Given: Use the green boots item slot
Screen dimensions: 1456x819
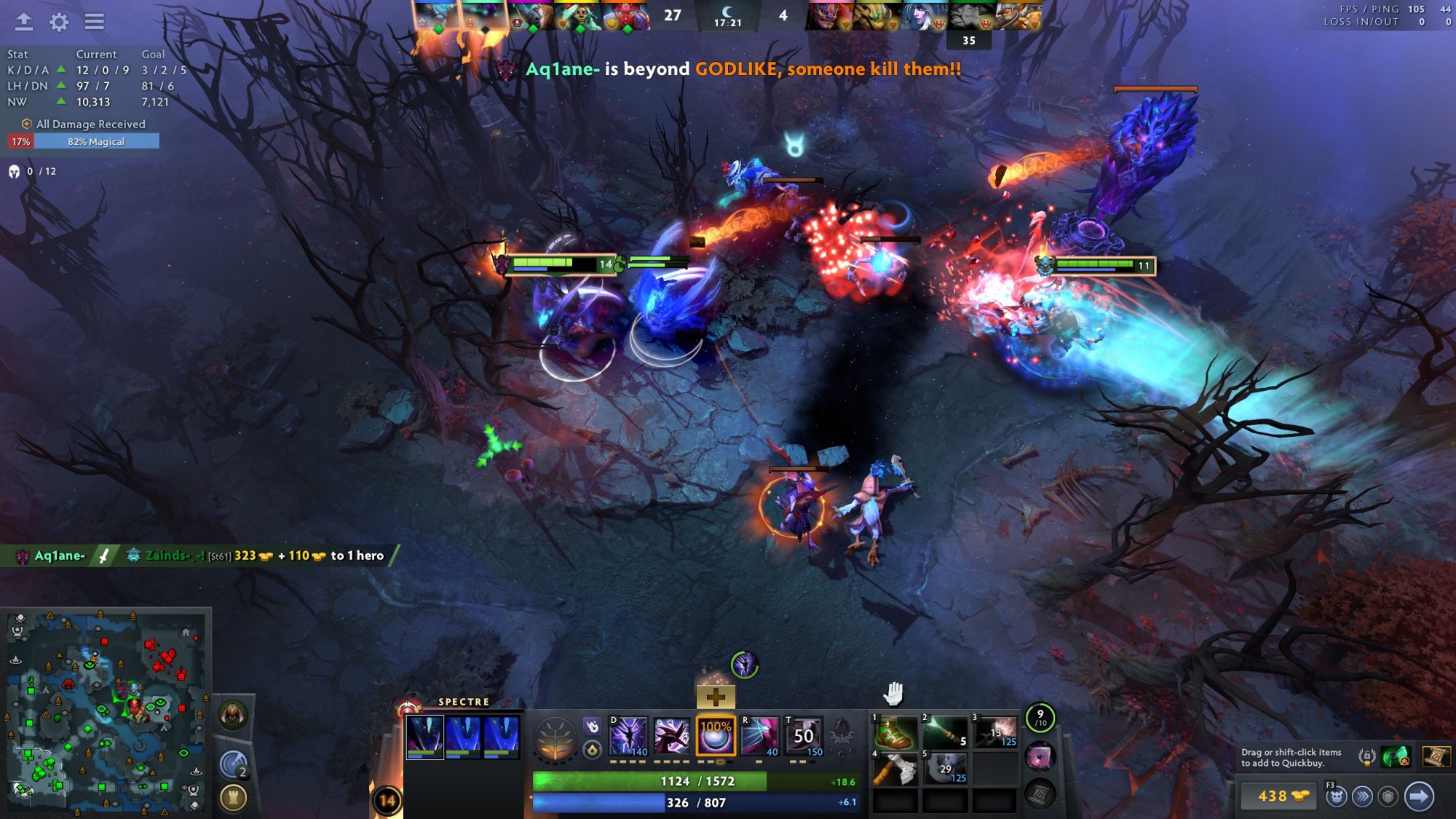Looking at the screenshot, I should click(x=895, y=732).
